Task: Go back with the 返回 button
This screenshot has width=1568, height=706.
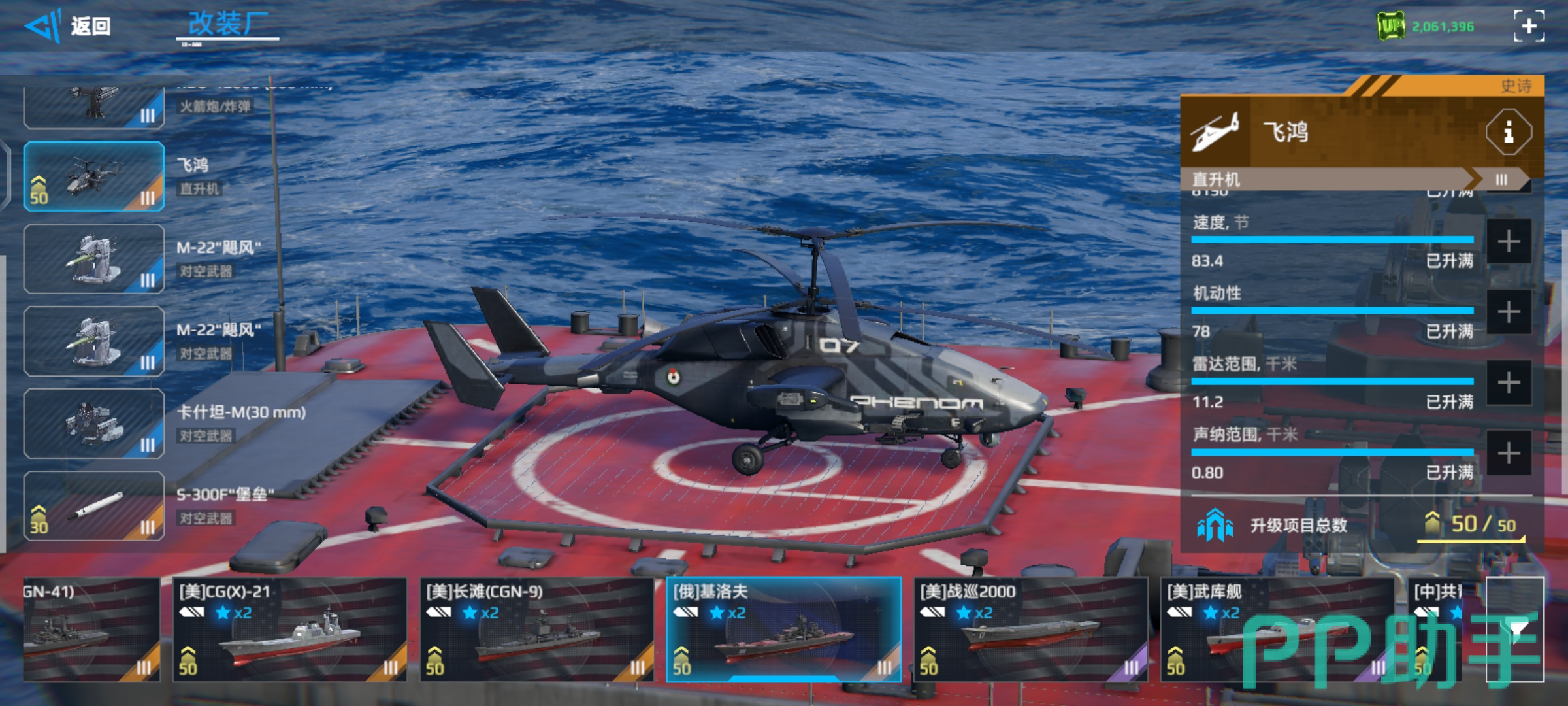Action: (x=69, y=27)
